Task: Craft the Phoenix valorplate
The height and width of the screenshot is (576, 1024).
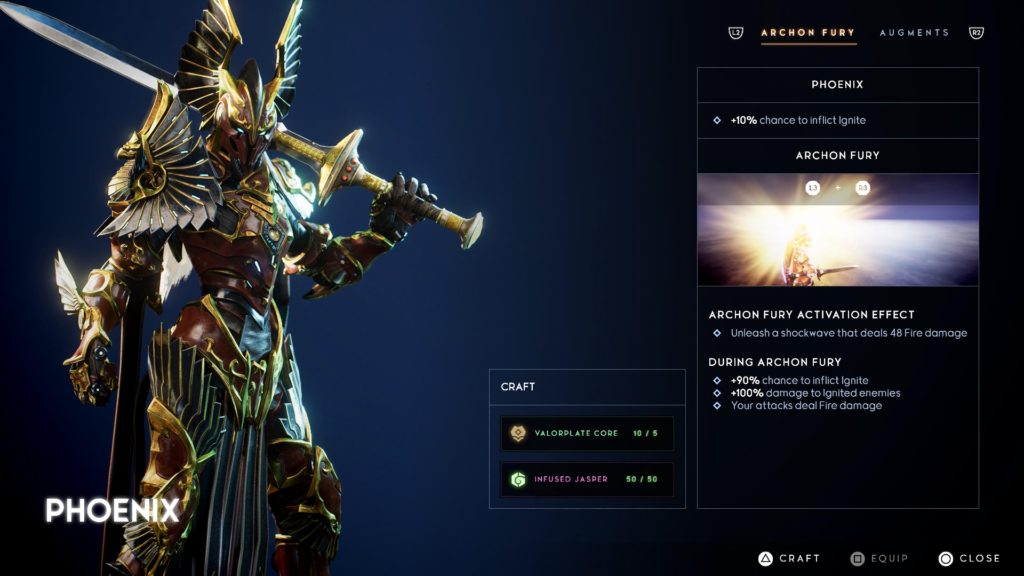Action: (789, 558)
